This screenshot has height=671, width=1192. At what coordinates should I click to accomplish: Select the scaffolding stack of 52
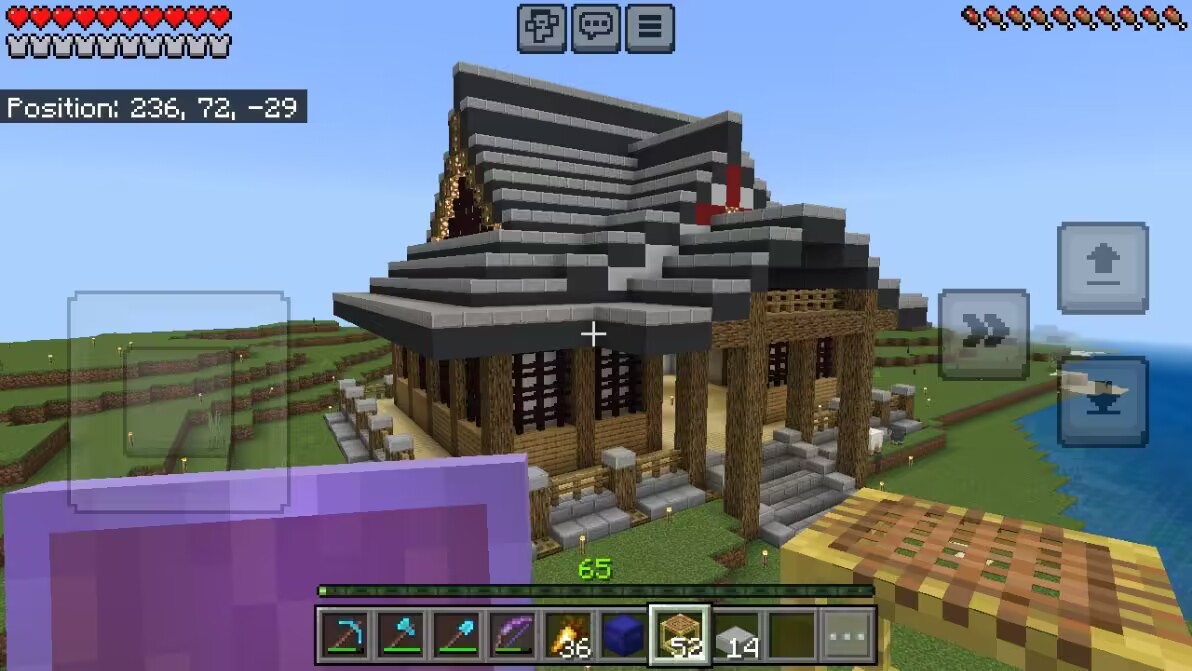(680, 634)
